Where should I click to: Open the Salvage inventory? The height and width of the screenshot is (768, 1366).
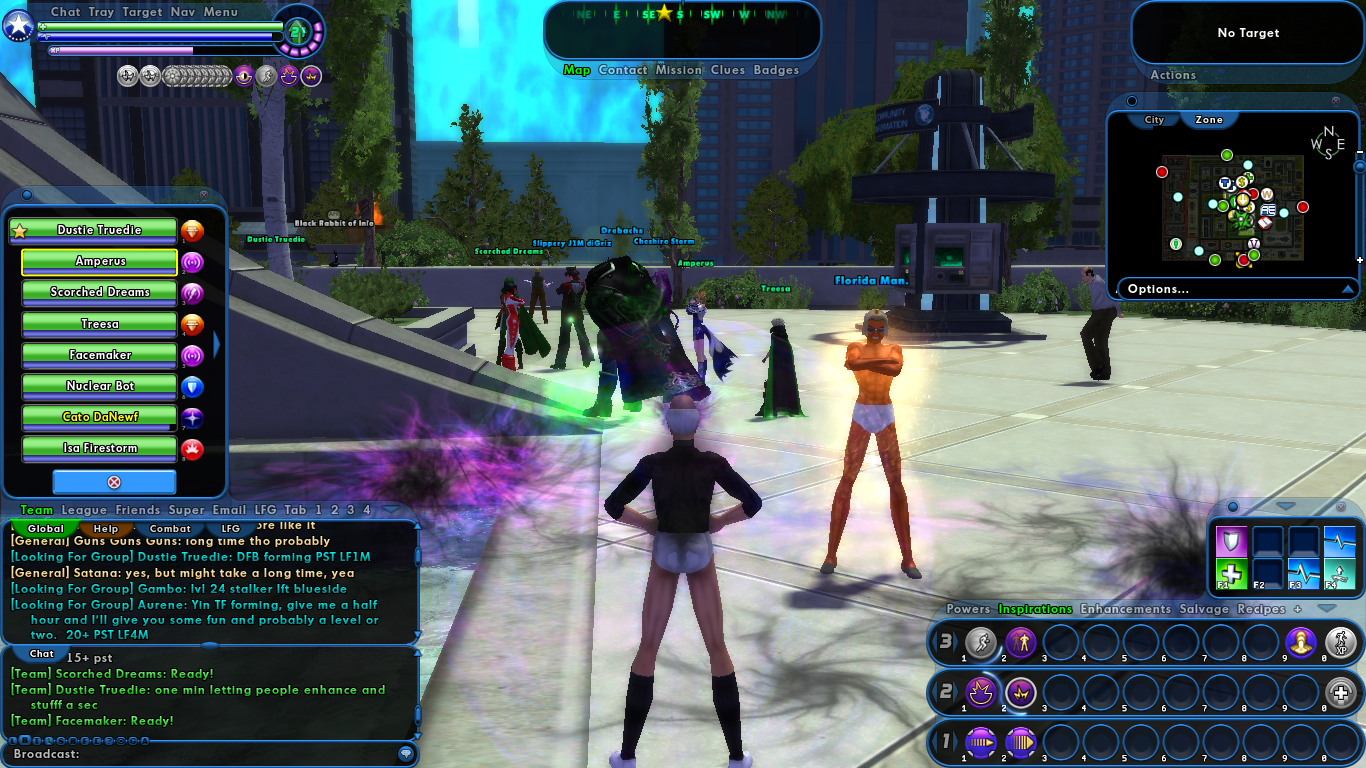click(1204, 609)
